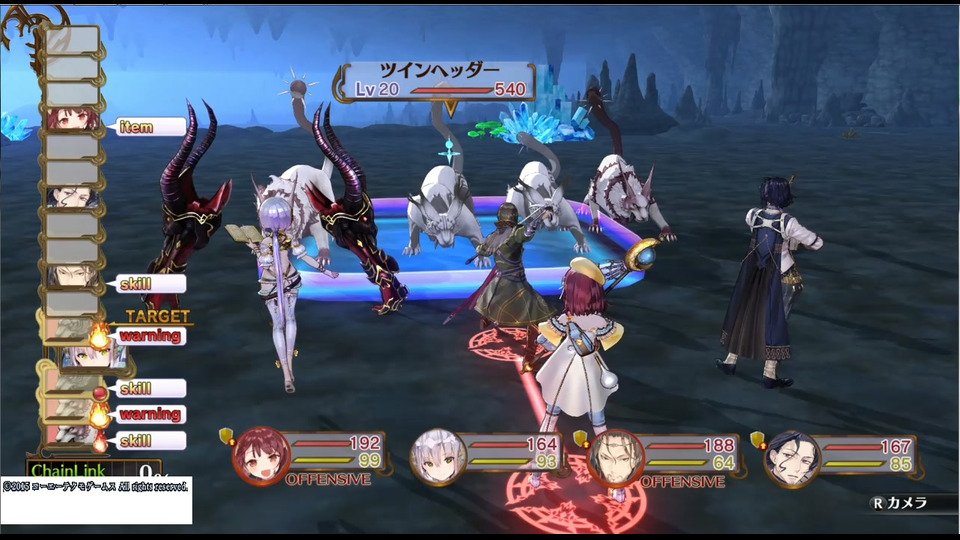This screenshot has height=540, width=960.
Task: Select the brown-haired man's party status portrait
Action: (614, 458)
